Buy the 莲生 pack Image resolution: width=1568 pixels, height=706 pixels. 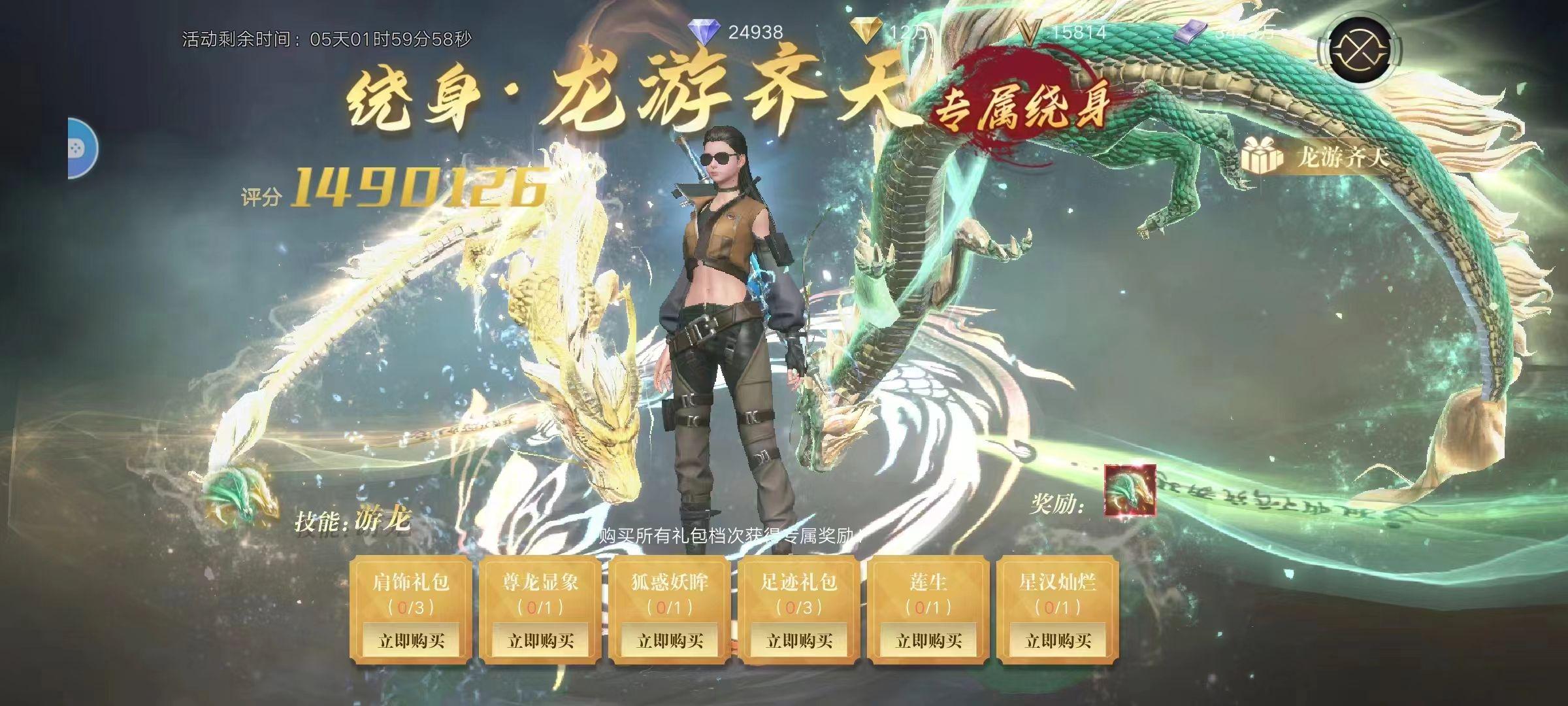coord(928,640)
